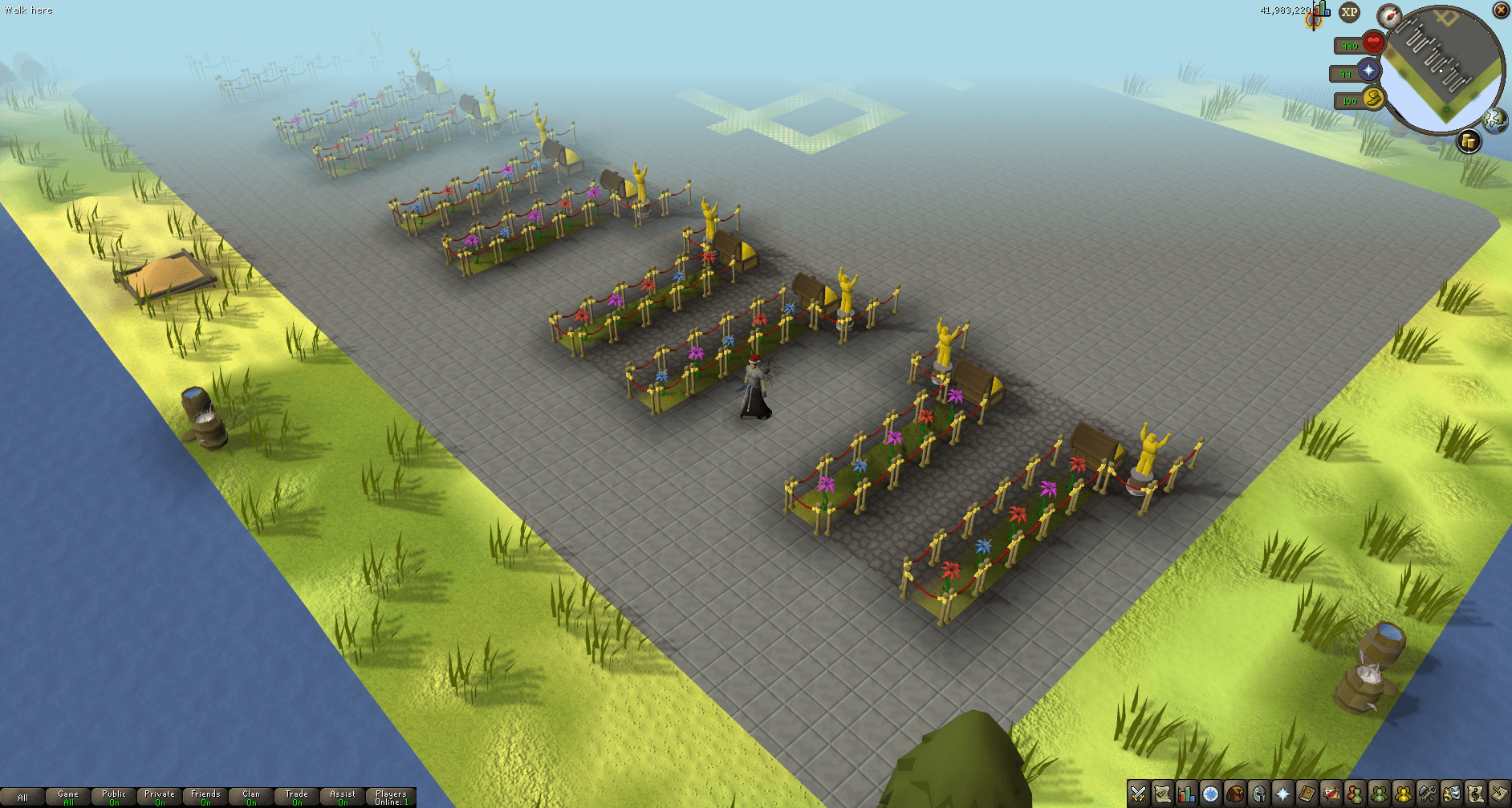Toggle the XP counter button
Image resolution: width=1512 pixels, height=808 pixels.
pyautogui.click(x=1350, y=12)
